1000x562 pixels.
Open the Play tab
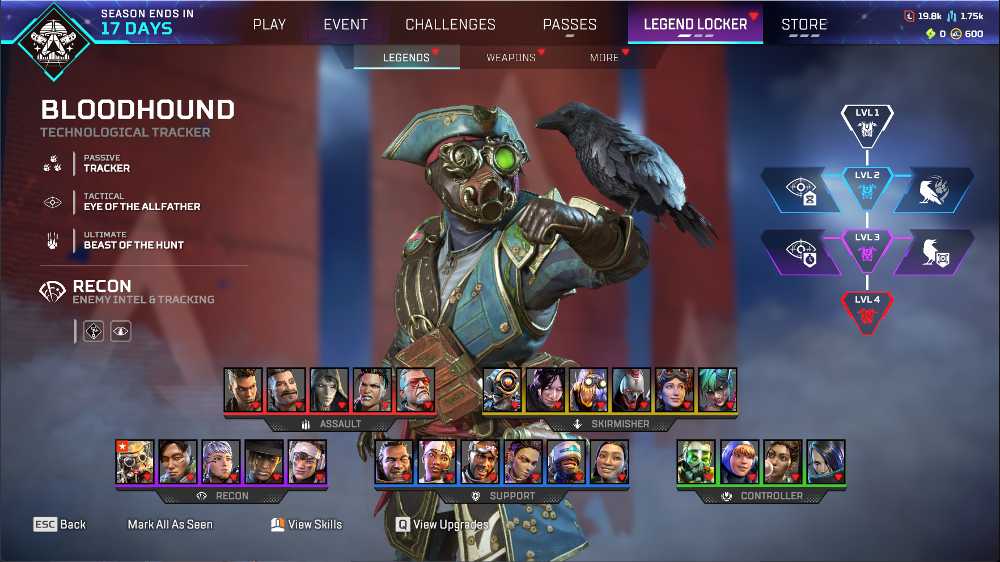(269, 24)
